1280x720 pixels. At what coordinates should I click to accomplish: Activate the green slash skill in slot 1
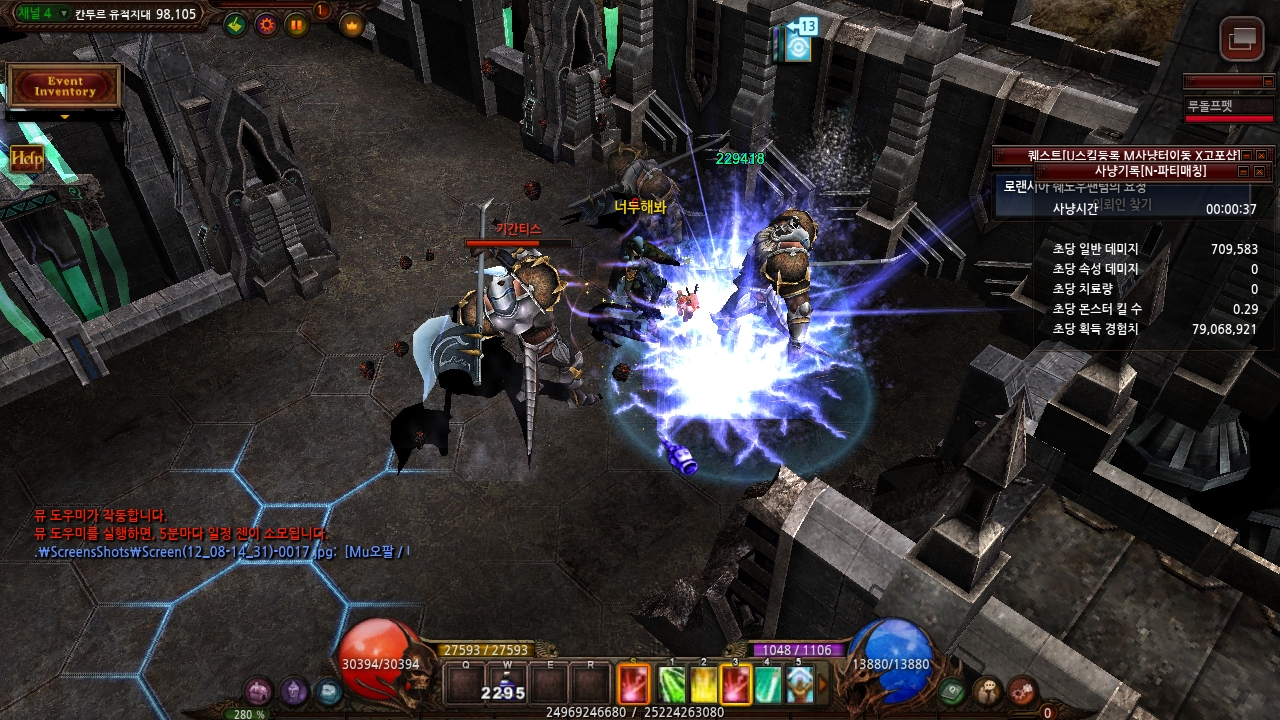click(x=672, y=685)
